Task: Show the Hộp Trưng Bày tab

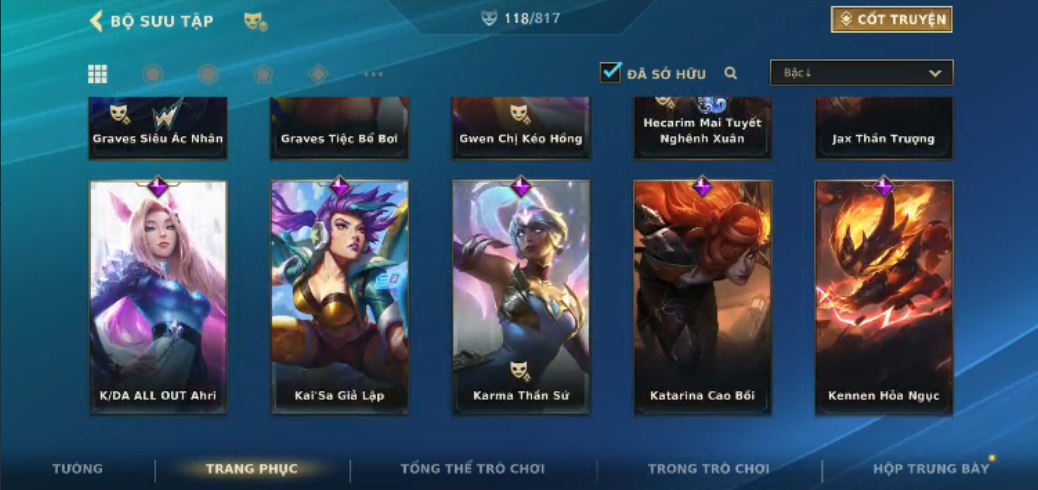Action: pyautogui.click(x=931, y=469)
